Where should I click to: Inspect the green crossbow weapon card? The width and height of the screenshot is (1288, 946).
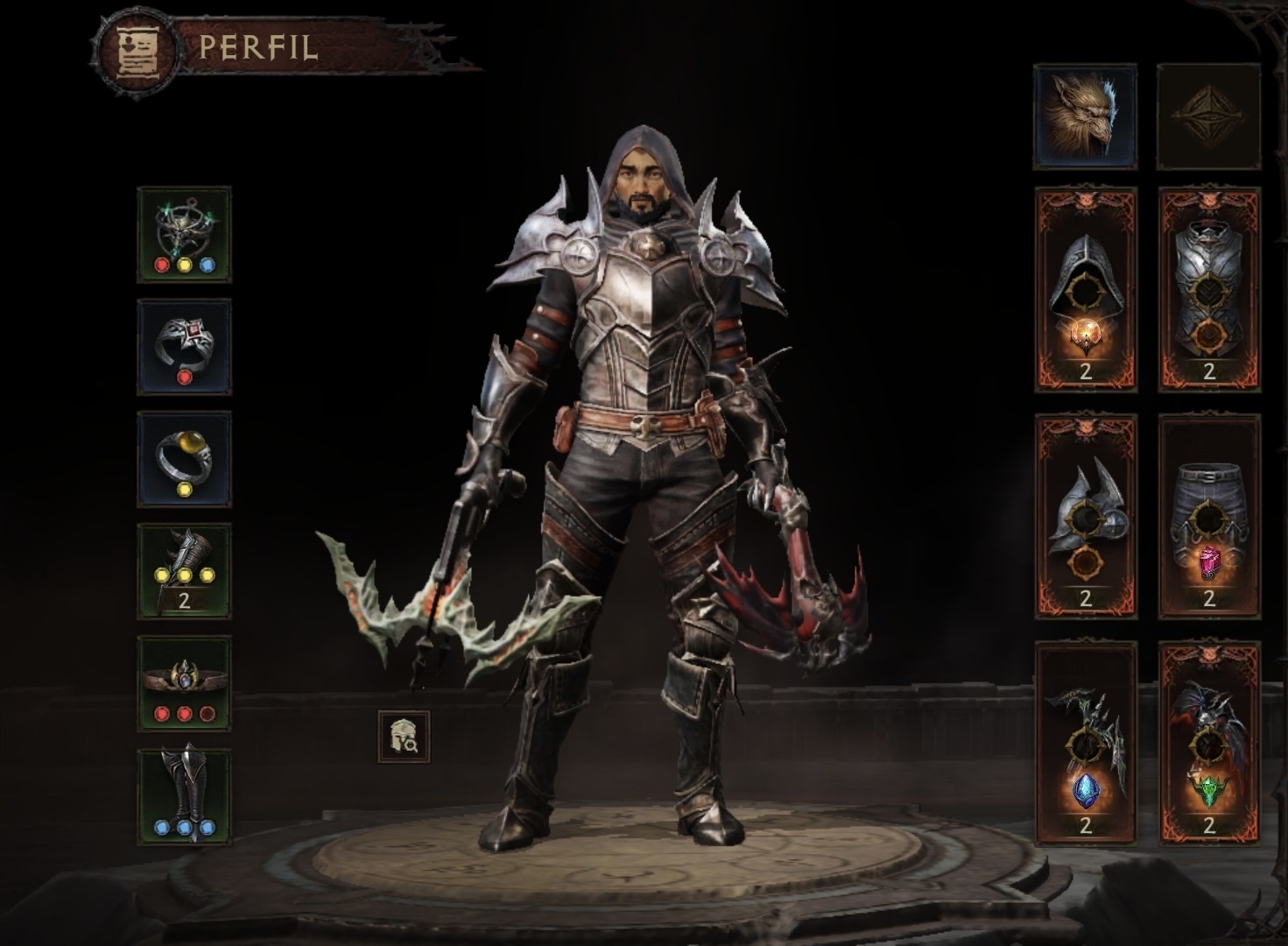tap(1085, 743)
